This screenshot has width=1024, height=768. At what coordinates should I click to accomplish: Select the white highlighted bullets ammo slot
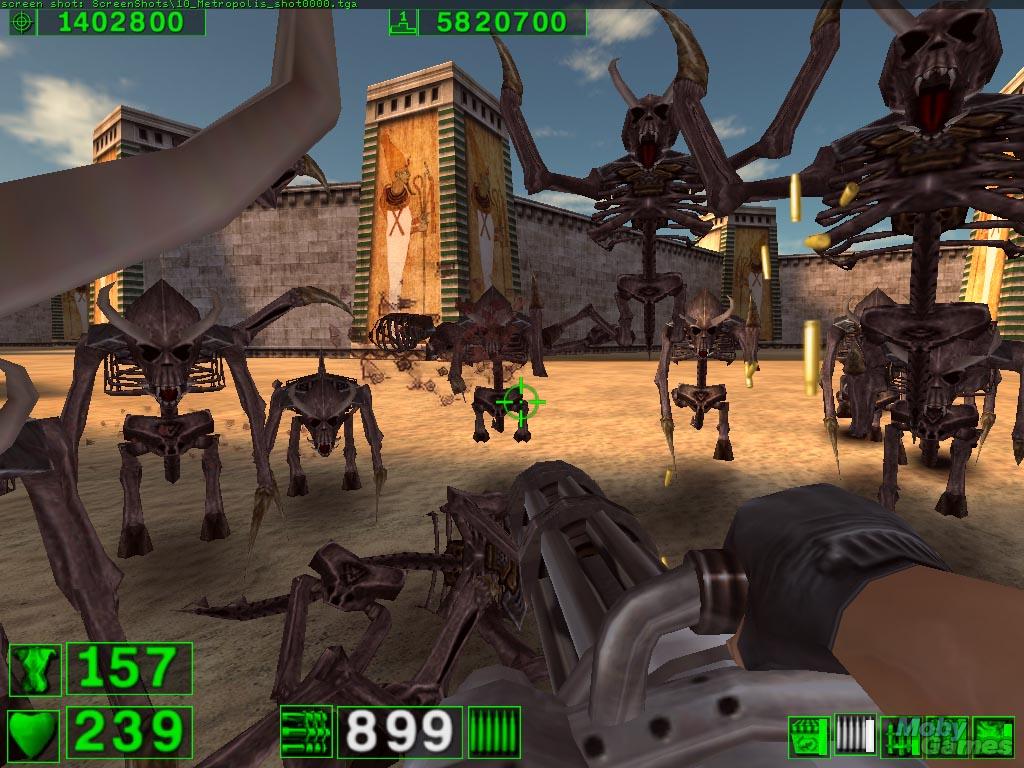[x=854, y=737]
